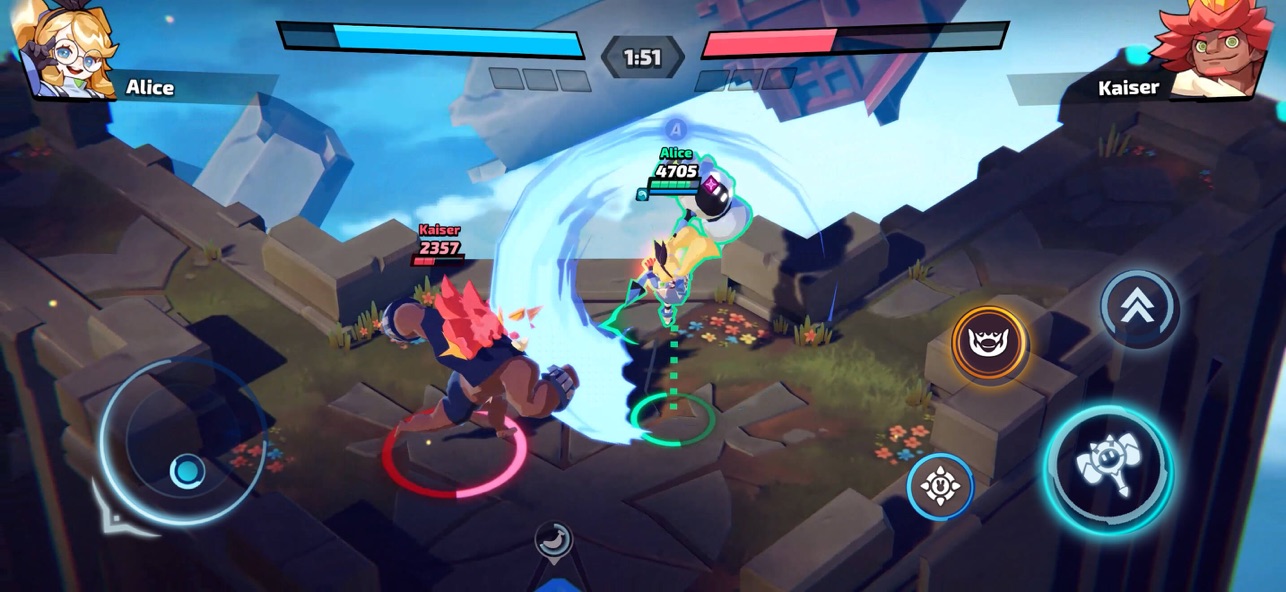
Task: Use the double-chevron dash button
Action: (x=1140, y=308)
